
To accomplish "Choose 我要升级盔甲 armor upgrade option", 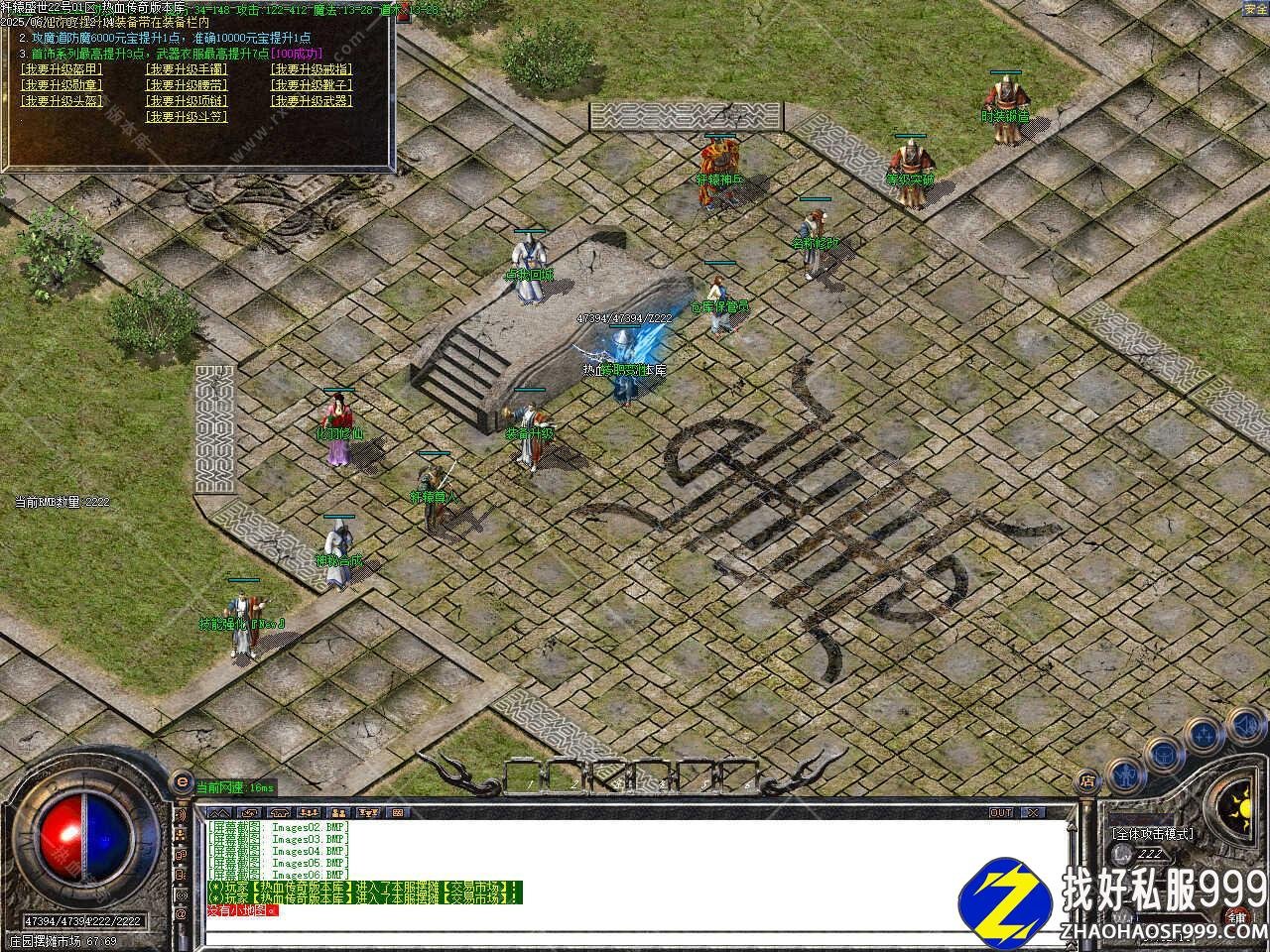I will tap(61, 69).
